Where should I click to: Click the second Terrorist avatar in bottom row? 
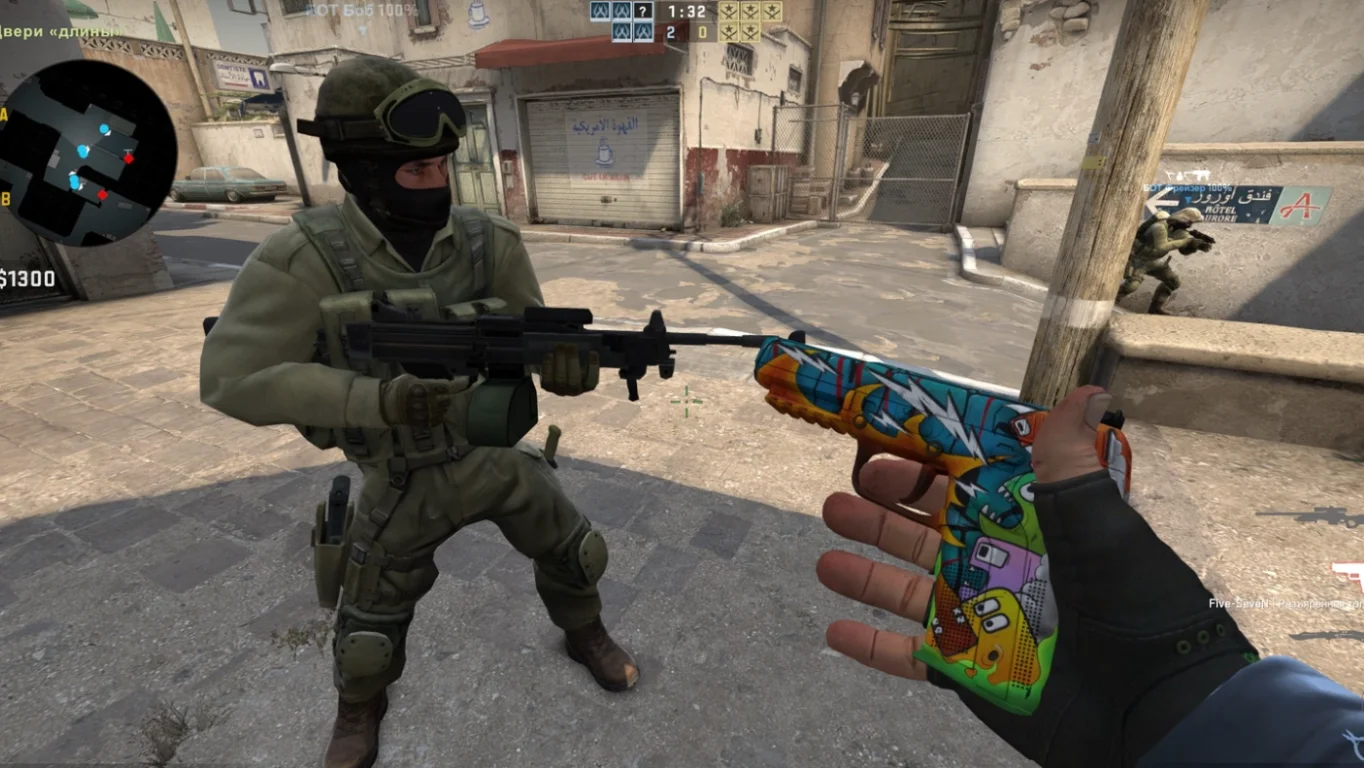[751, 32]
